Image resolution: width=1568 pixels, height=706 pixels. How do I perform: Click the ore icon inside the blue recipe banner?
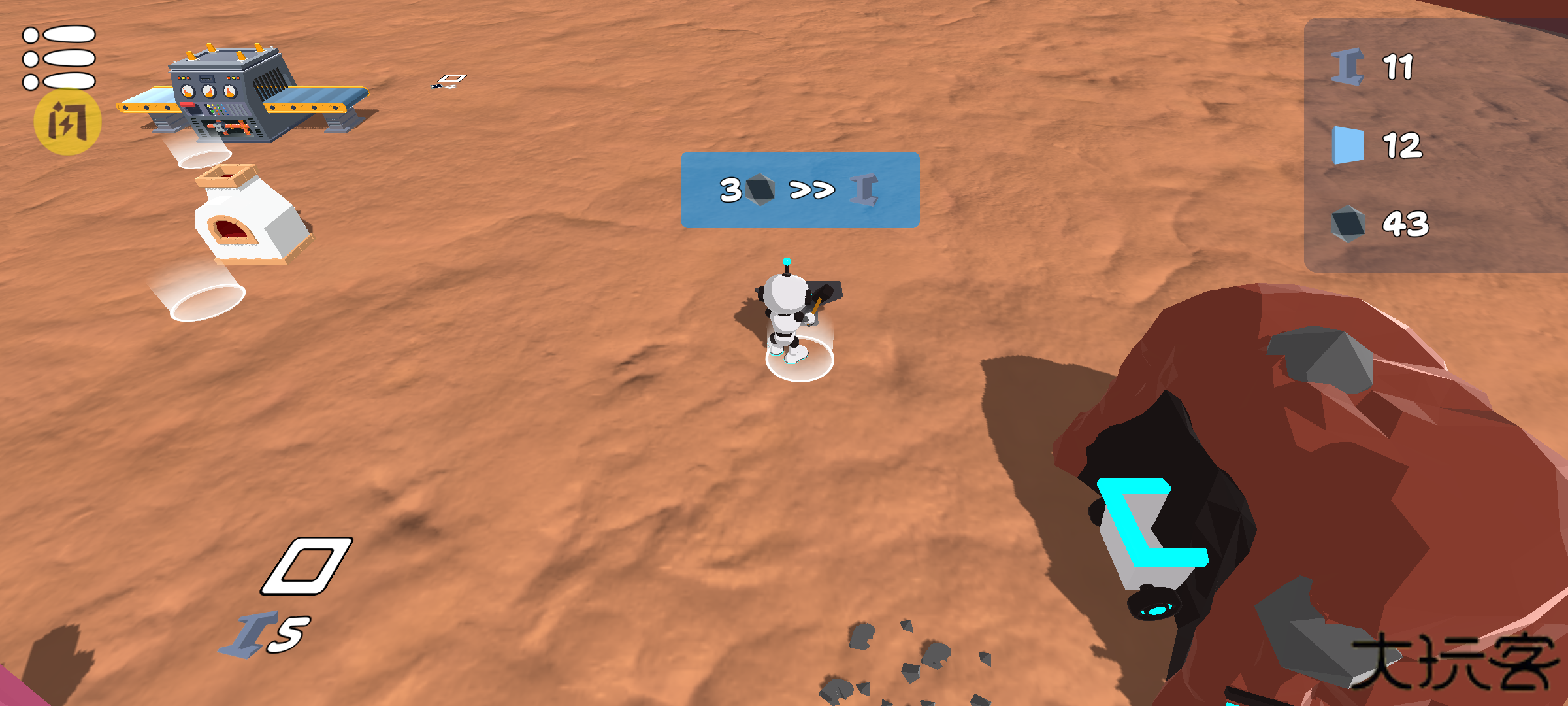click(760, 190)
